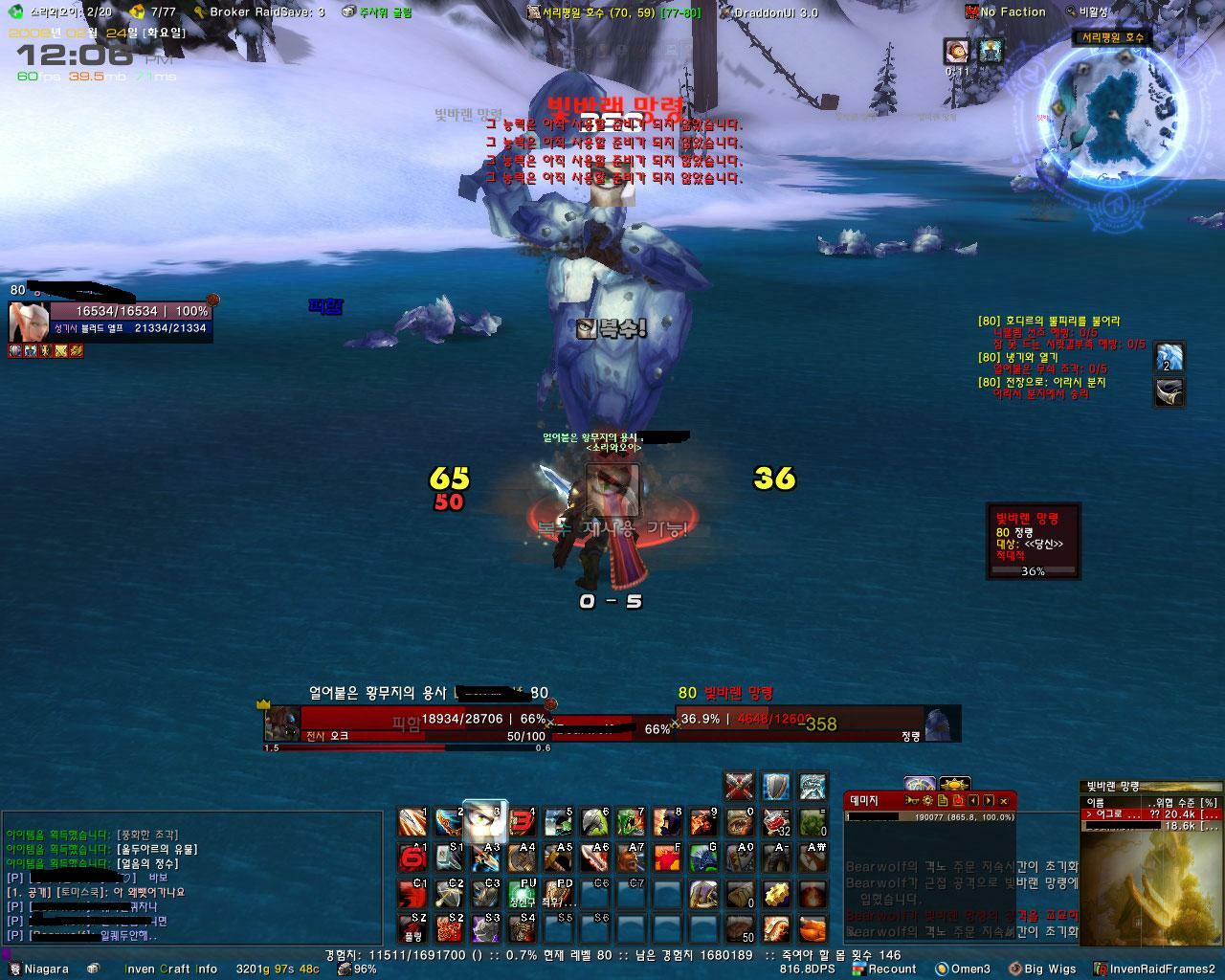This screenshot has width=1225, height=980.
Task: Select the player portrait unit frame
Action: point(29,322)
